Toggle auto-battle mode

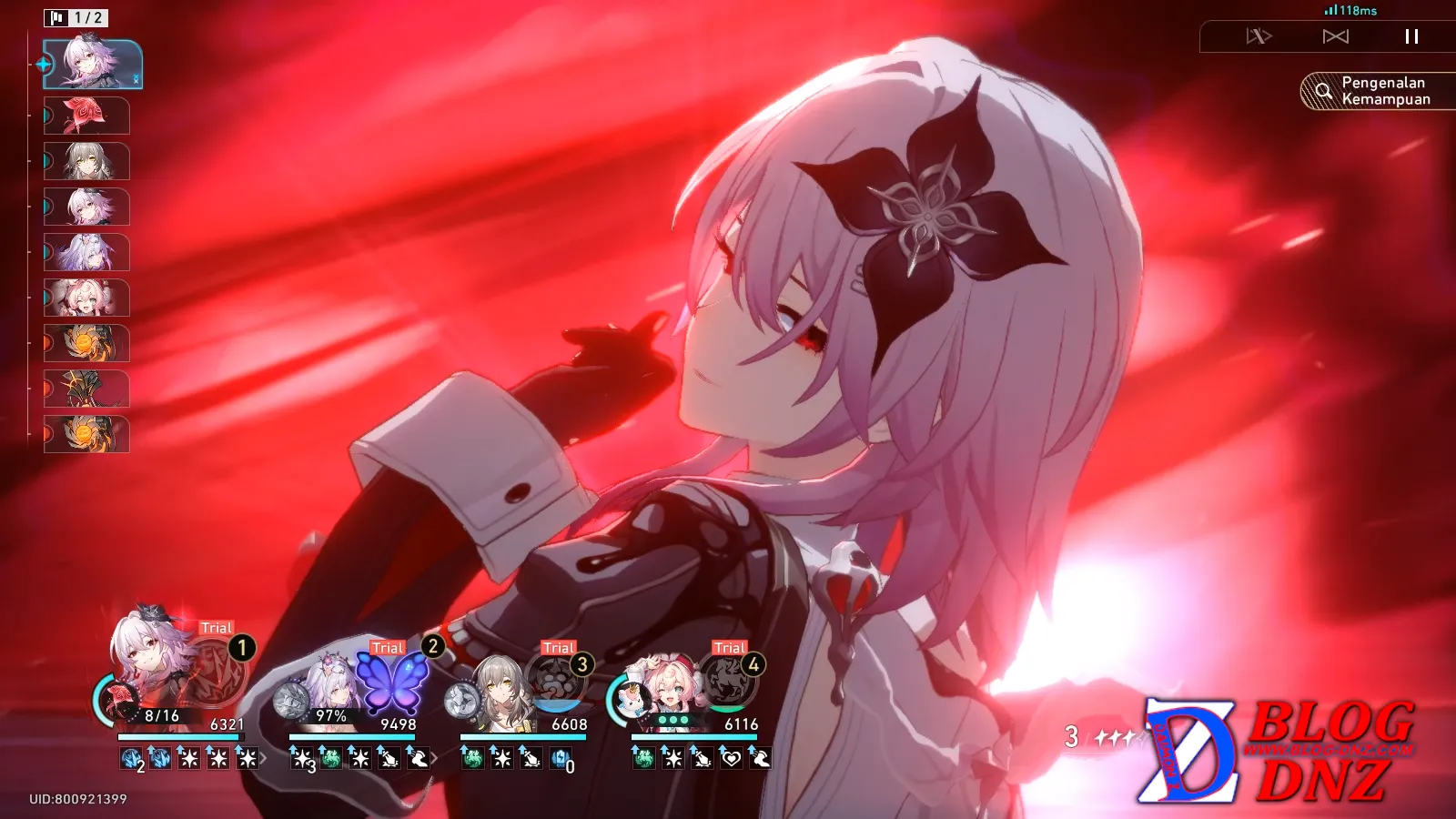(1335, 36)
